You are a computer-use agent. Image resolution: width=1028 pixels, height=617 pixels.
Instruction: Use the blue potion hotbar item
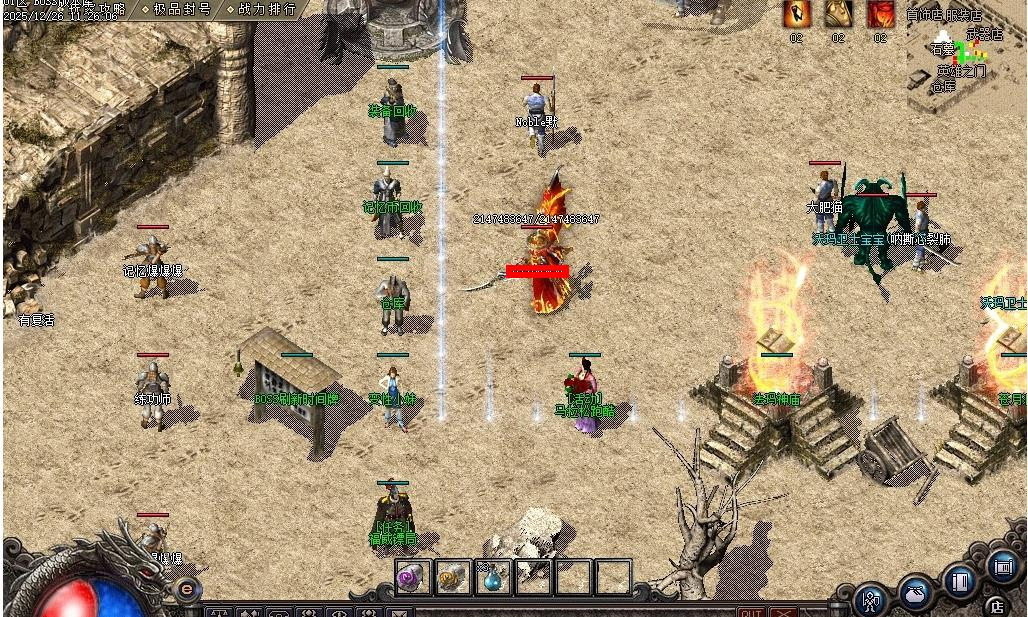(493, 577)
